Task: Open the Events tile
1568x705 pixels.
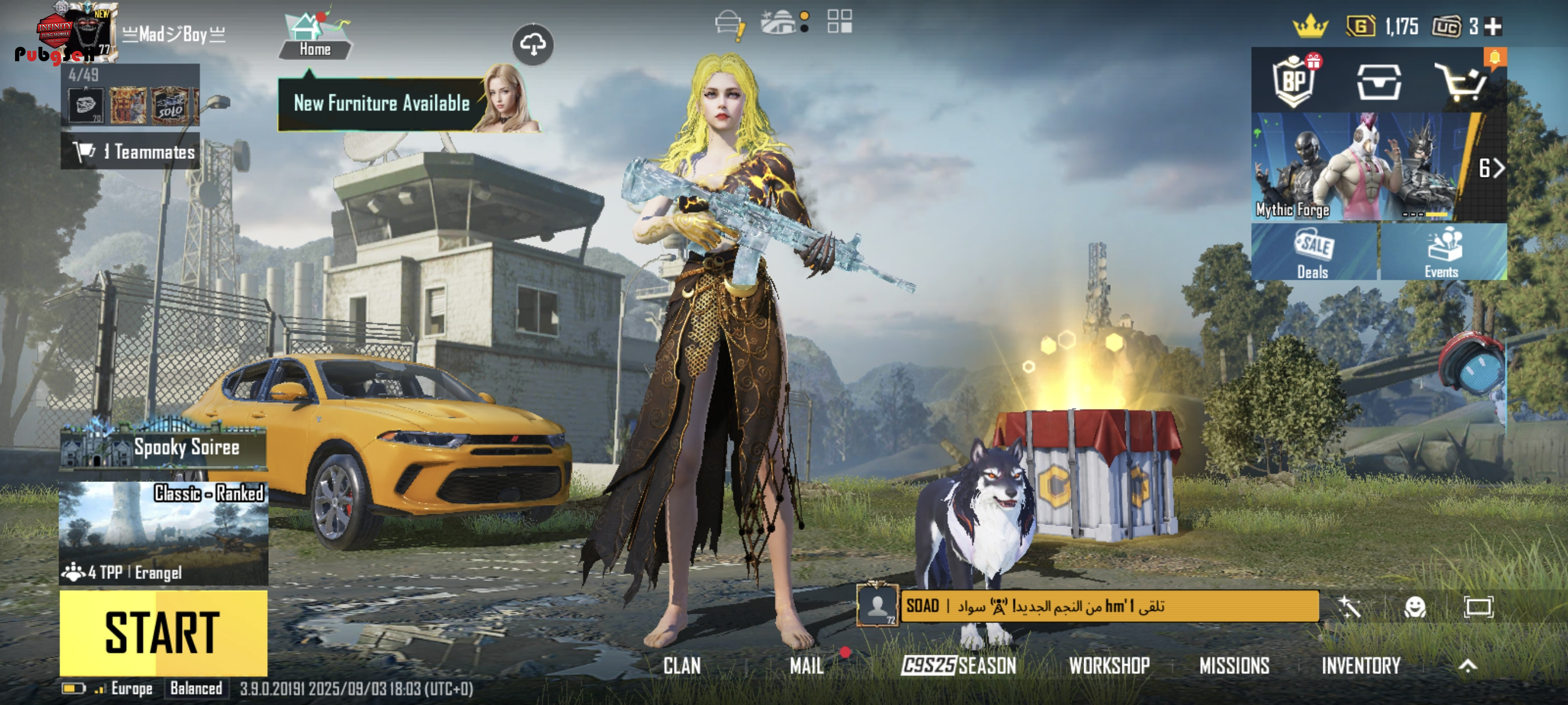Action: tap(1442, 252)
